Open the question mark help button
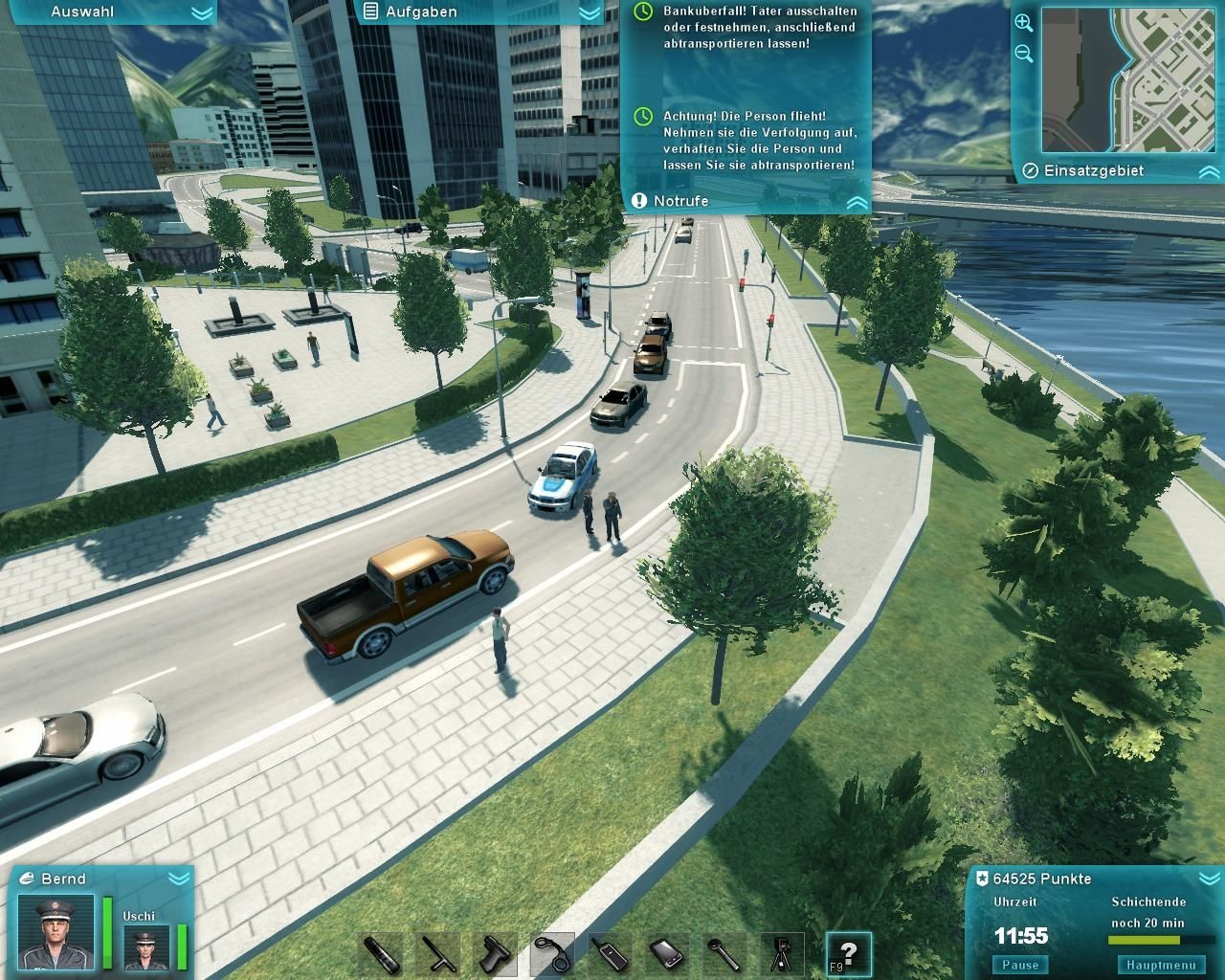 (849, 954)
